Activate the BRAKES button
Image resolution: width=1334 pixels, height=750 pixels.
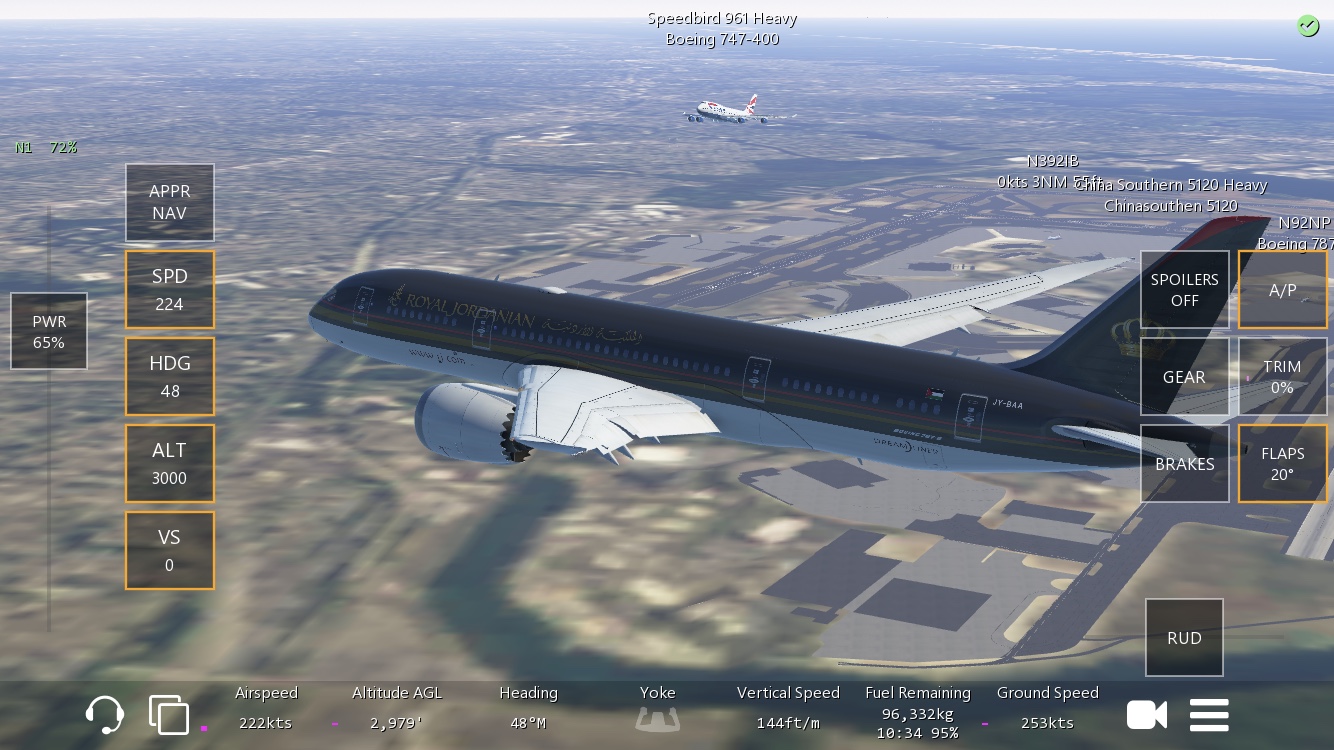tap(1184, 463)
